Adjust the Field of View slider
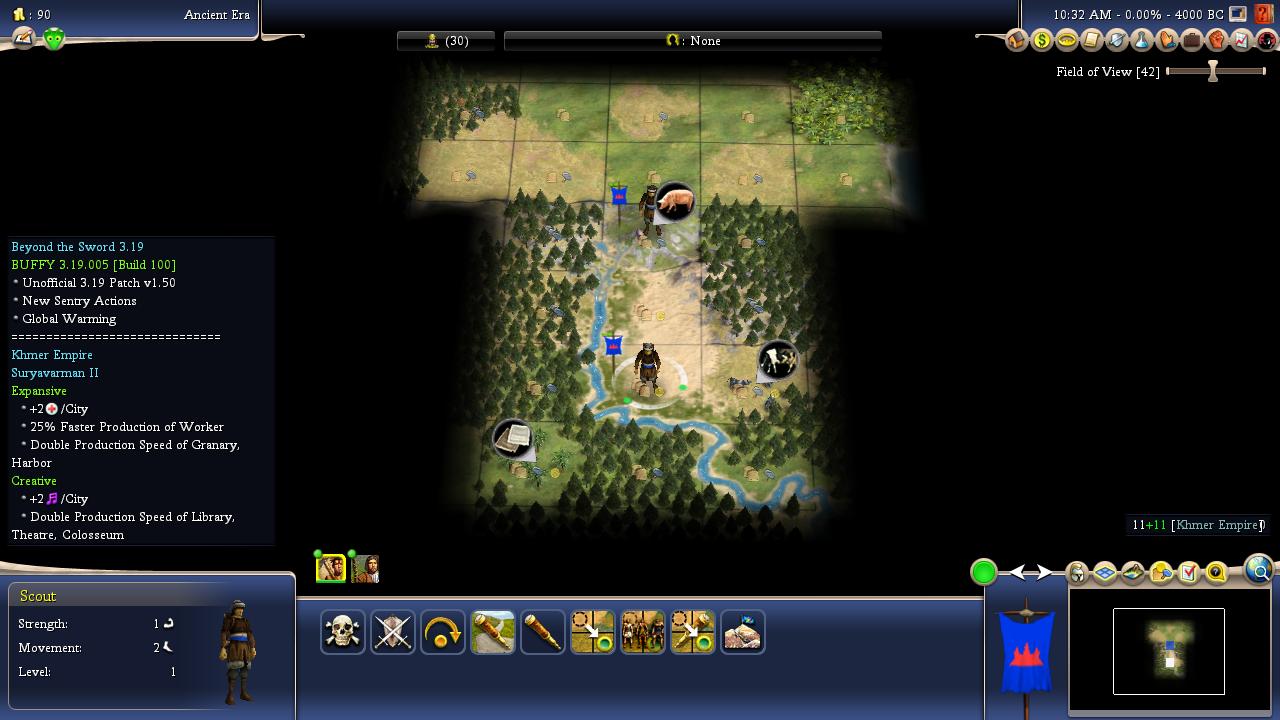Image resolution: width=1280 pixels, height=720 pixels. pos(1213,71)
